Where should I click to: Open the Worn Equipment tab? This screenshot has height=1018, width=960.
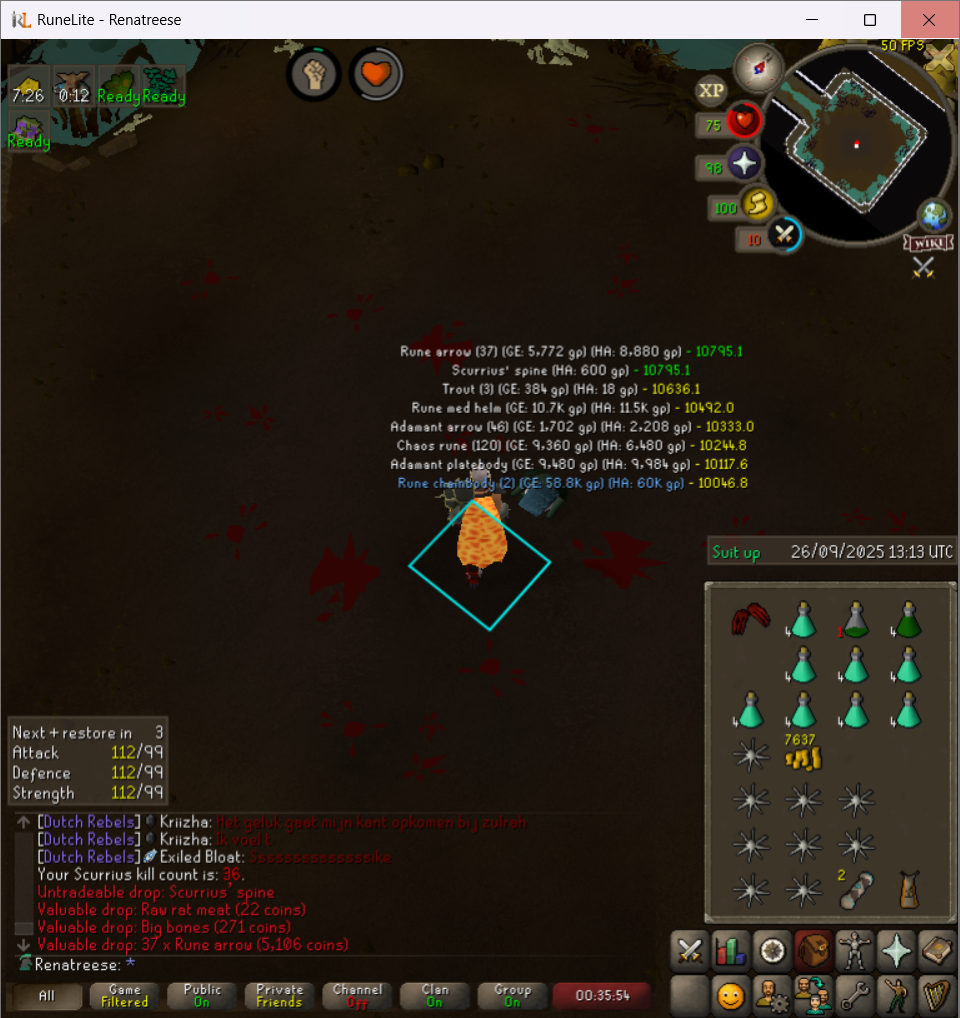pyautogui.click(x=851, y=951)
